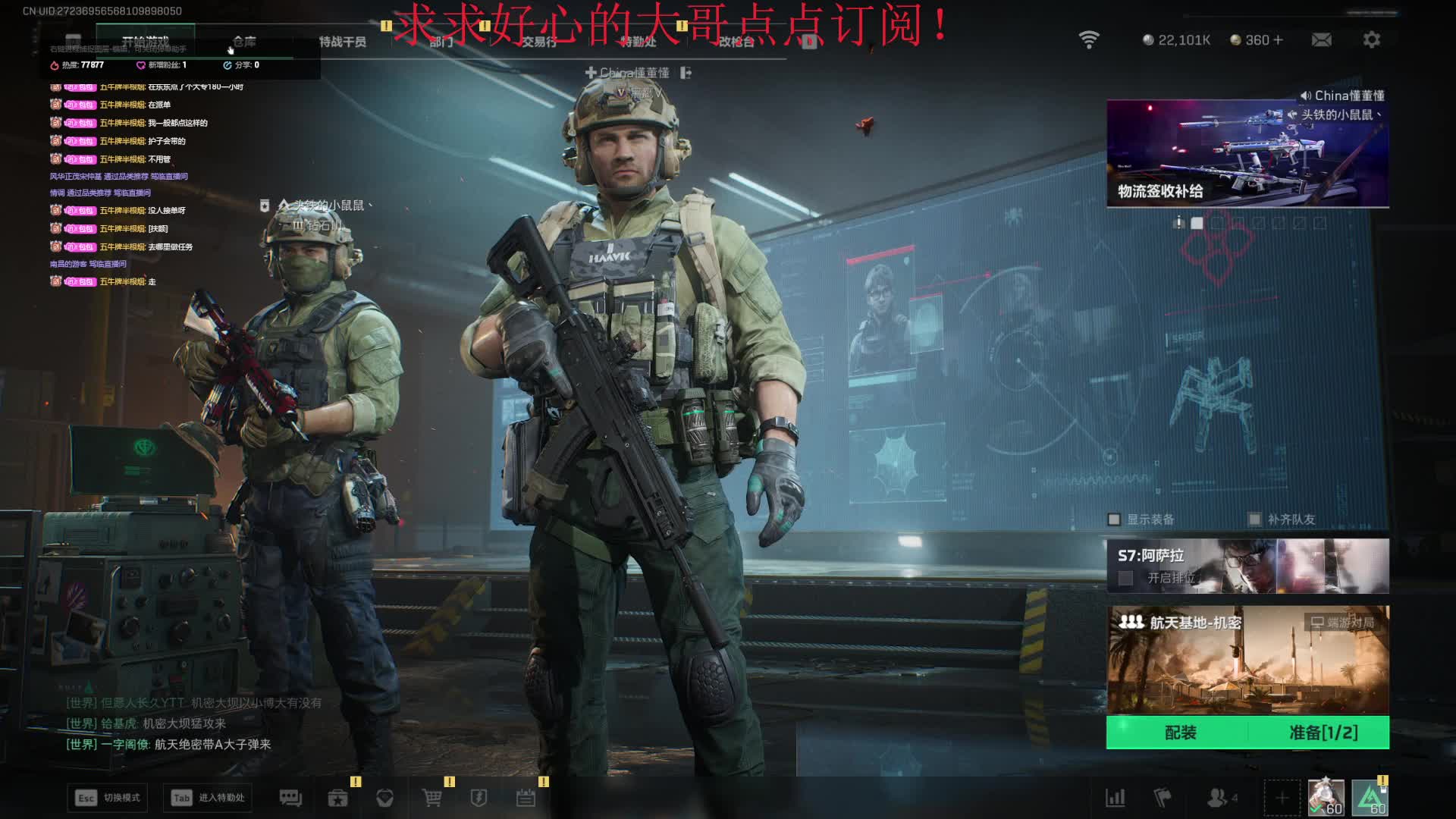Enable the 开启排位 ranked checkbox

click(1126, 578)
